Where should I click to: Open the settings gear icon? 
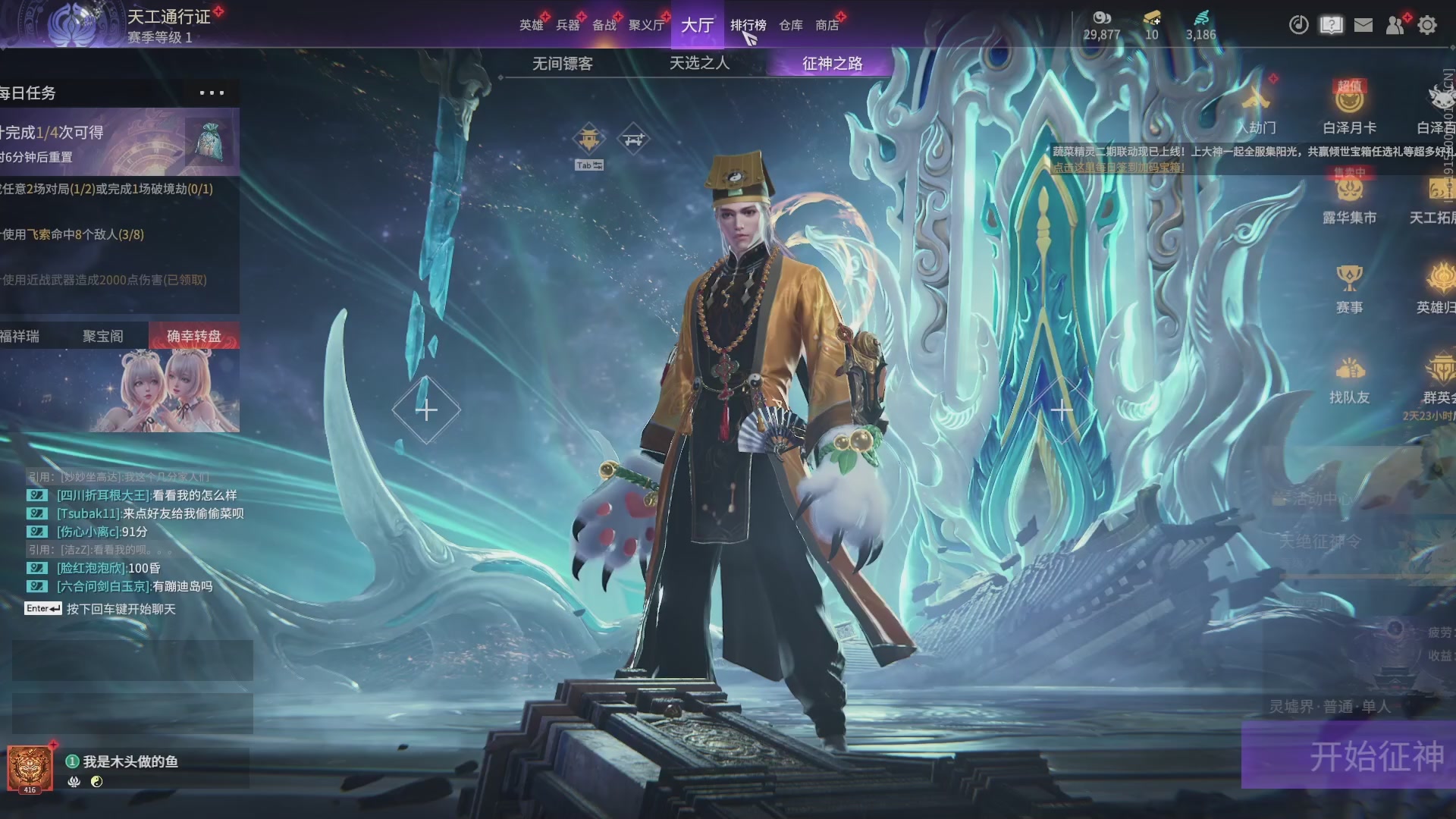[1426, 25]
